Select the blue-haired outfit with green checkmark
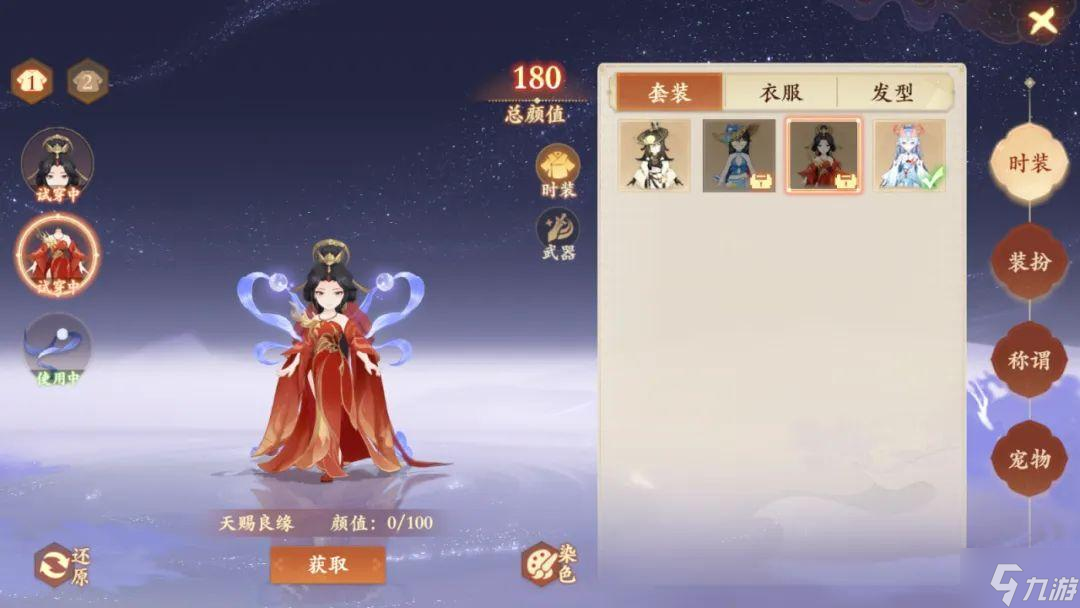Screen dimensions: 1080x608 click(910, 156)
